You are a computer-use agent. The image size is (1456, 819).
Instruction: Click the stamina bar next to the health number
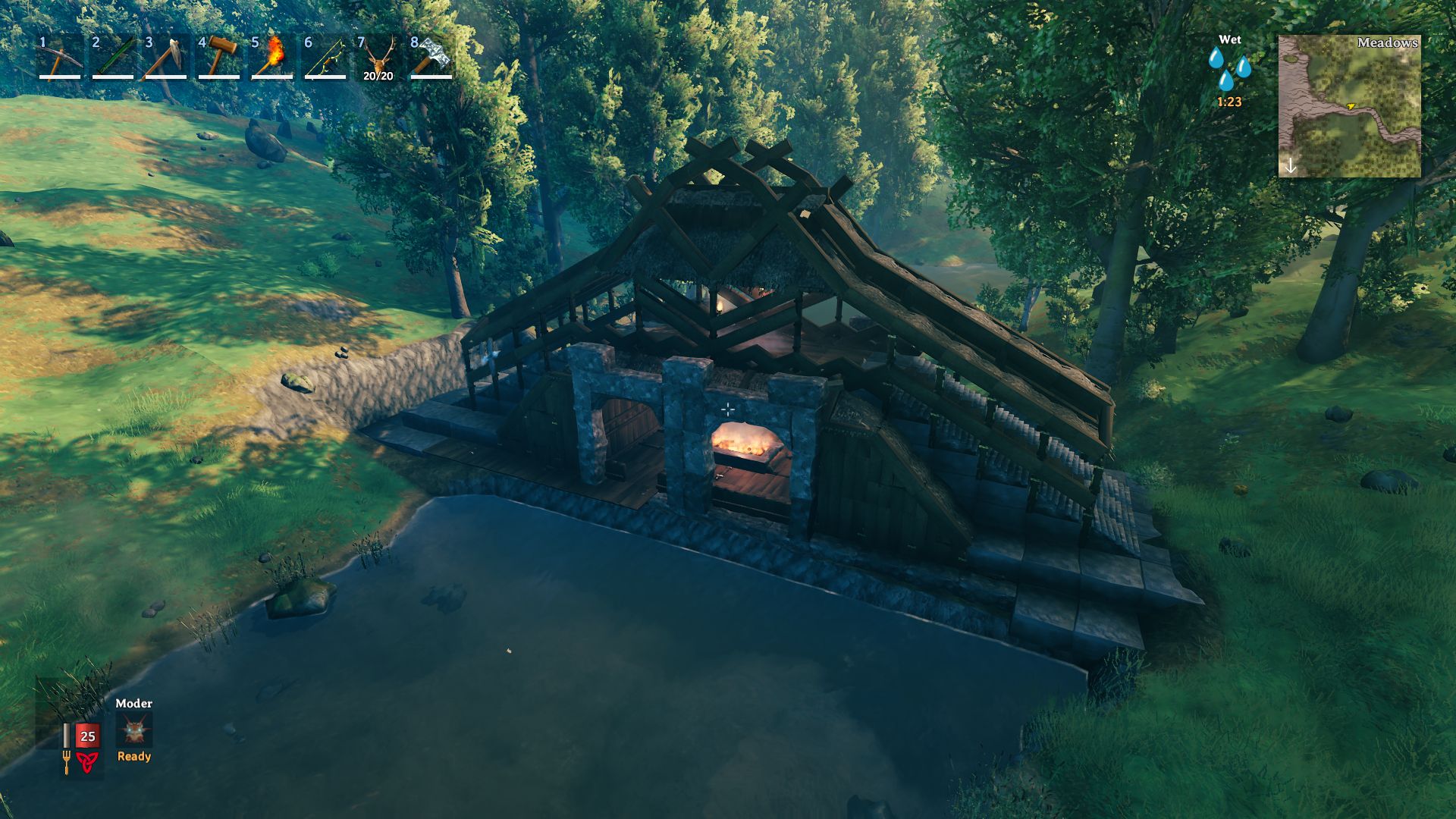tap(68, 734)
